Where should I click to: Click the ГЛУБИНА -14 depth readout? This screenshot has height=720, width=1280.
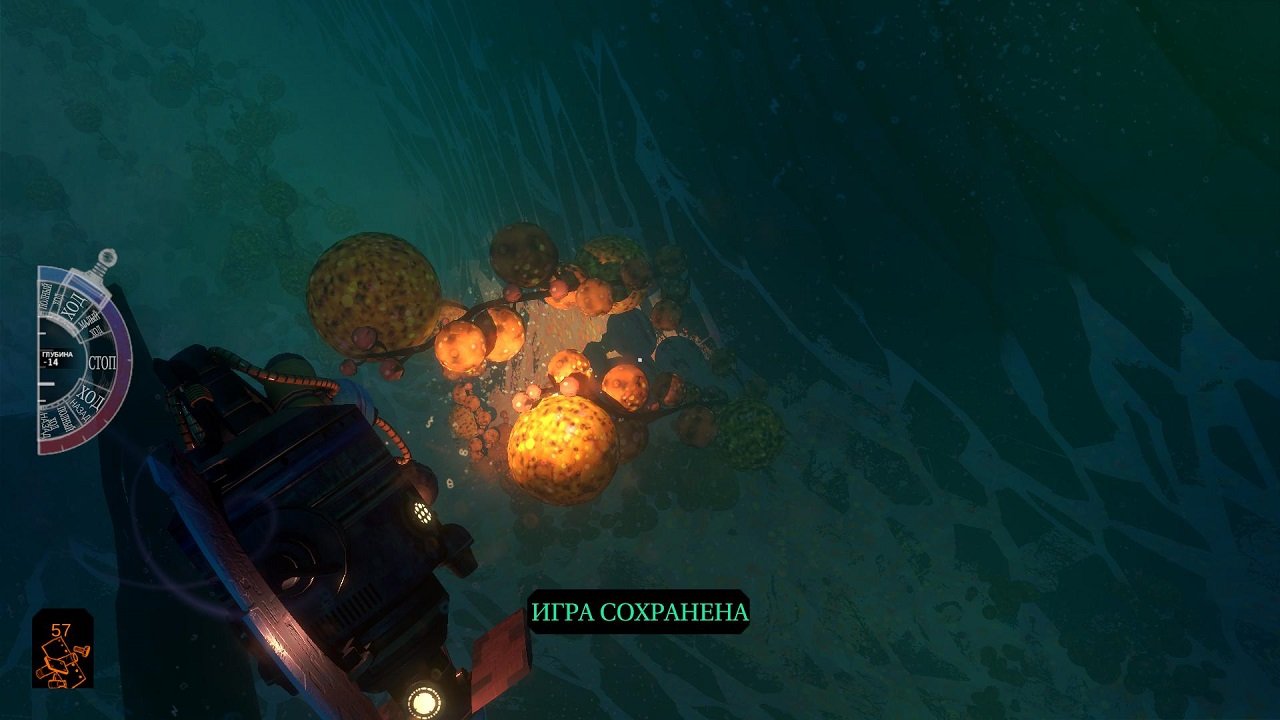[58, 358]
